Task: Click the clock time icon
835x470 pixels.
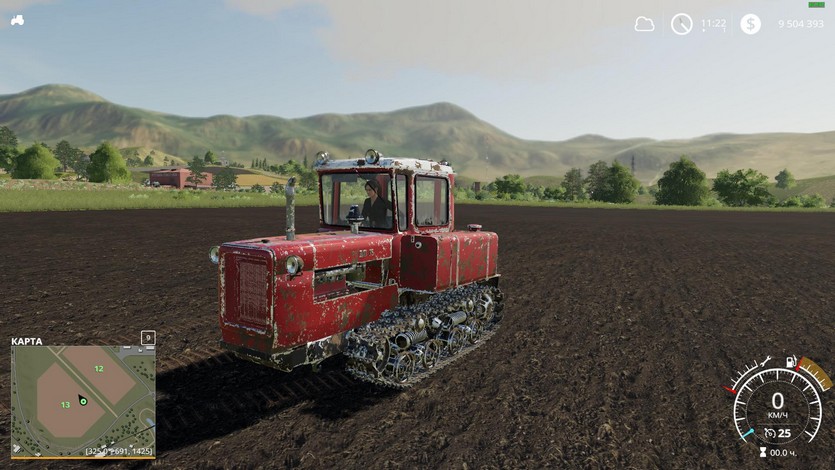Action: [681, 24]
